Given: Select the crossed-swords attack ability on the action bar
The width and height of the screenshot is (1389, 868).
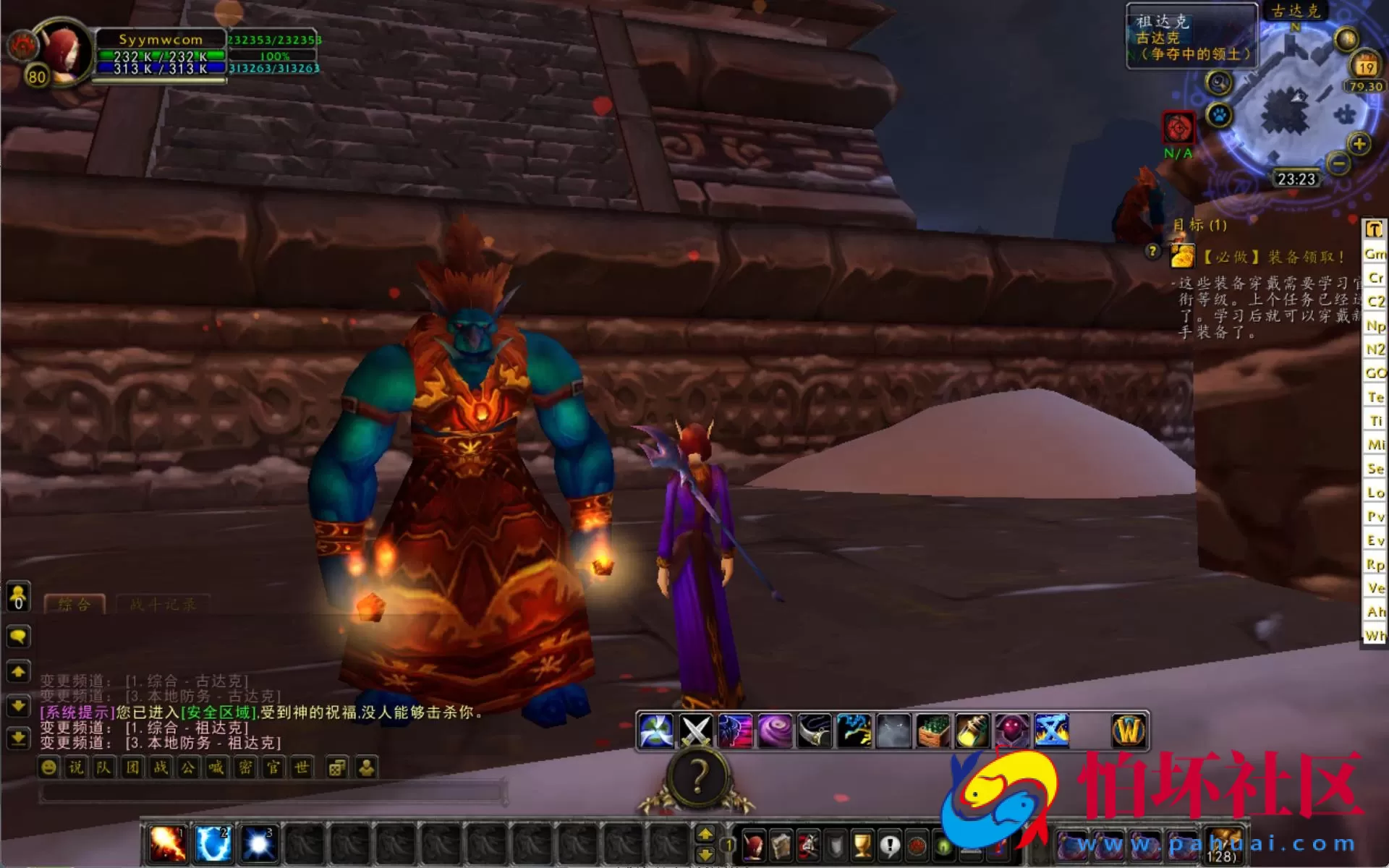Looking at the screenshot, I should (694, 731).
